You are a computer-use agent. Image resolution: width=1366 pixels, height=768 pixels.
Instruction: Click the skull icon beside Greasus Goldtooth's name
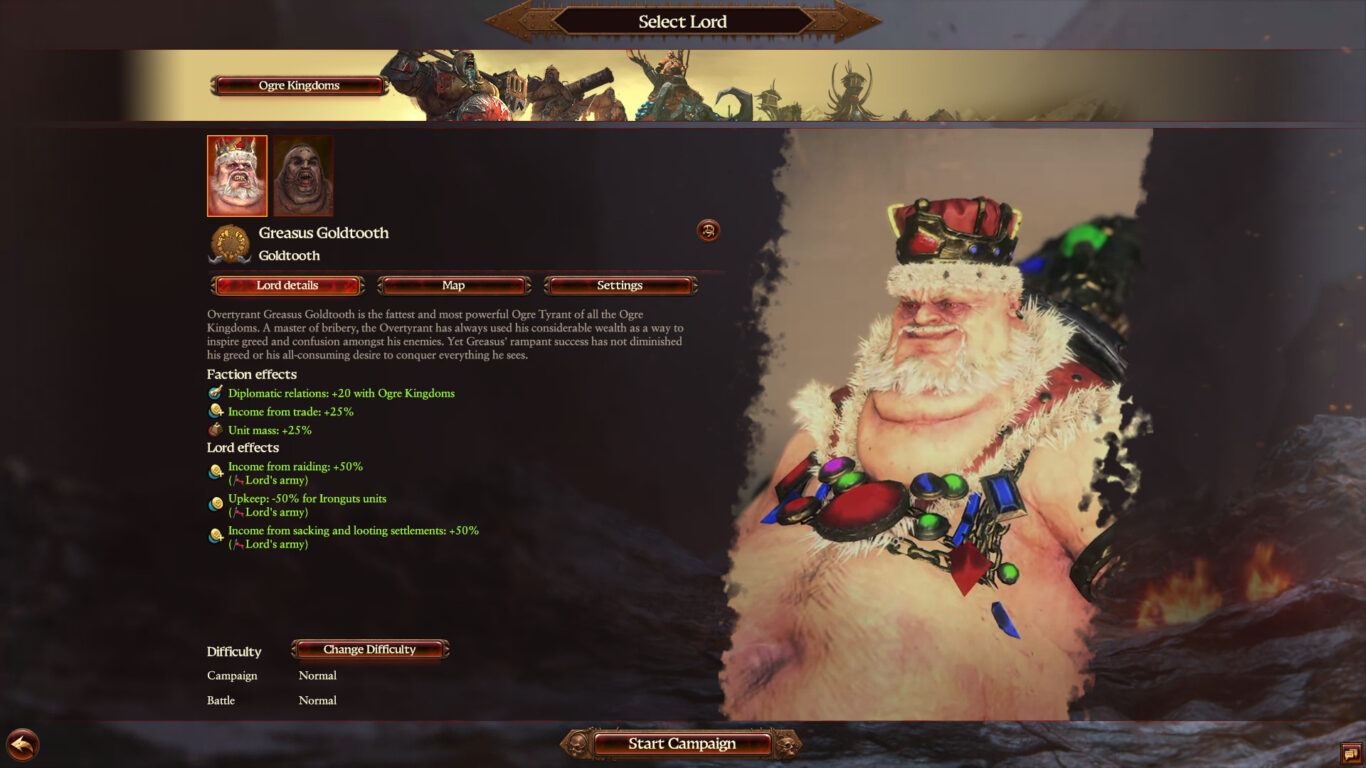click(x=709, y=230)
